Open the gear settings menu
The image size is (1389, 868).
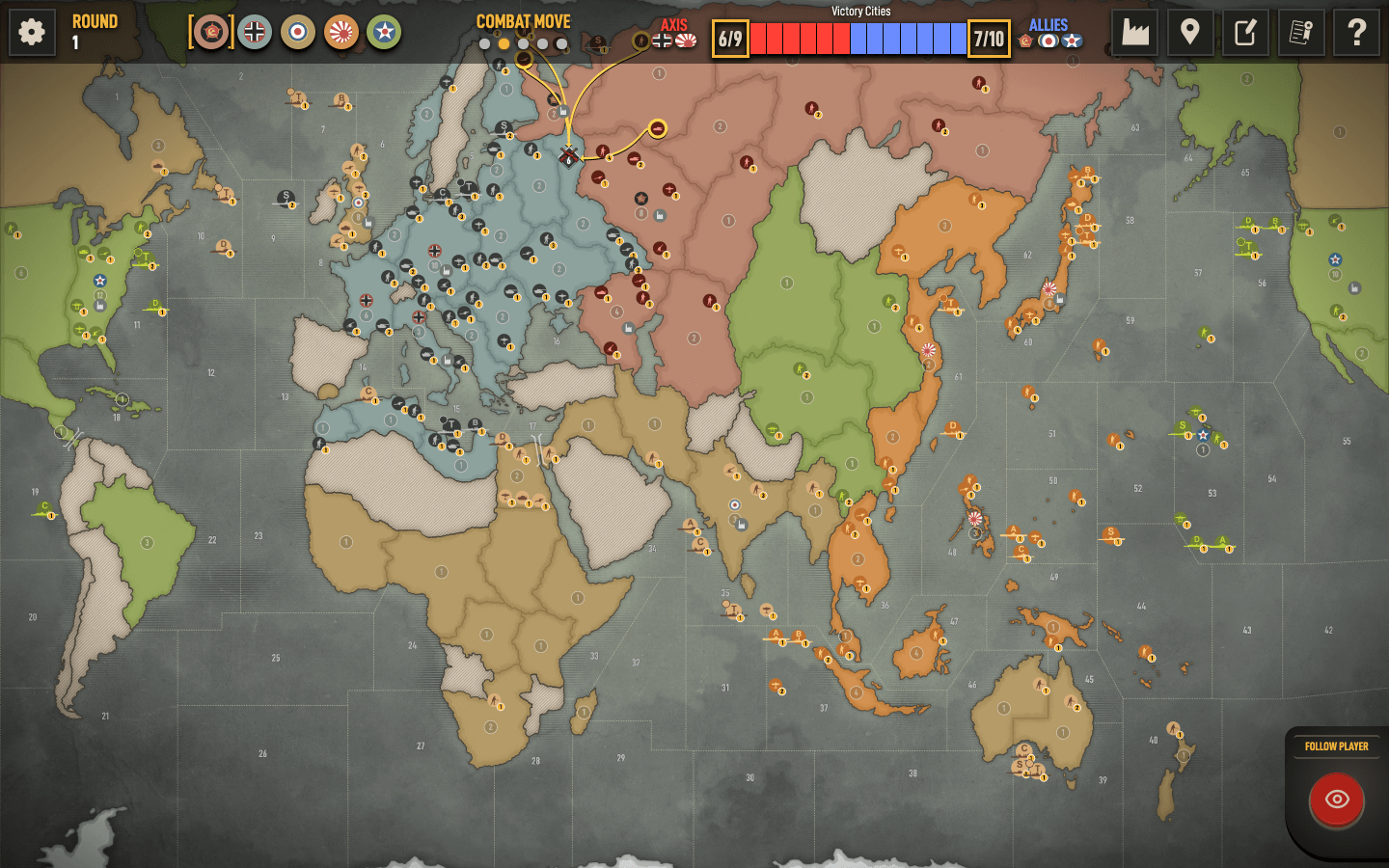(32, 33)
